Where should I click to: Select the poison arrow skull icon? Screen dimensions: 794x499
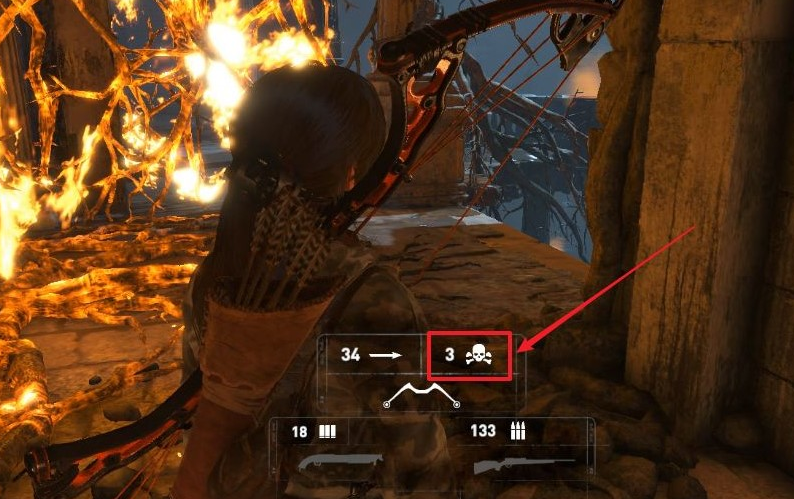pyautogui.click(x=479, y=355)
